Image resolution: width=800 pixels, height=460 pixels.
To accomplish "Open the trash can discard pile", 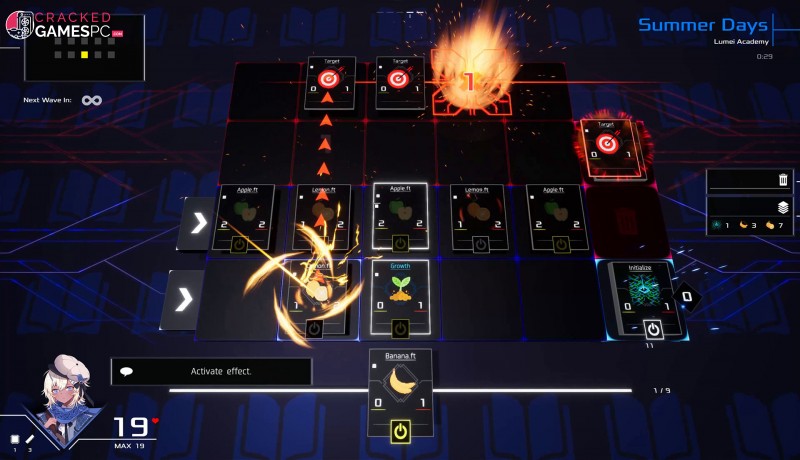I will pos(783,180).
